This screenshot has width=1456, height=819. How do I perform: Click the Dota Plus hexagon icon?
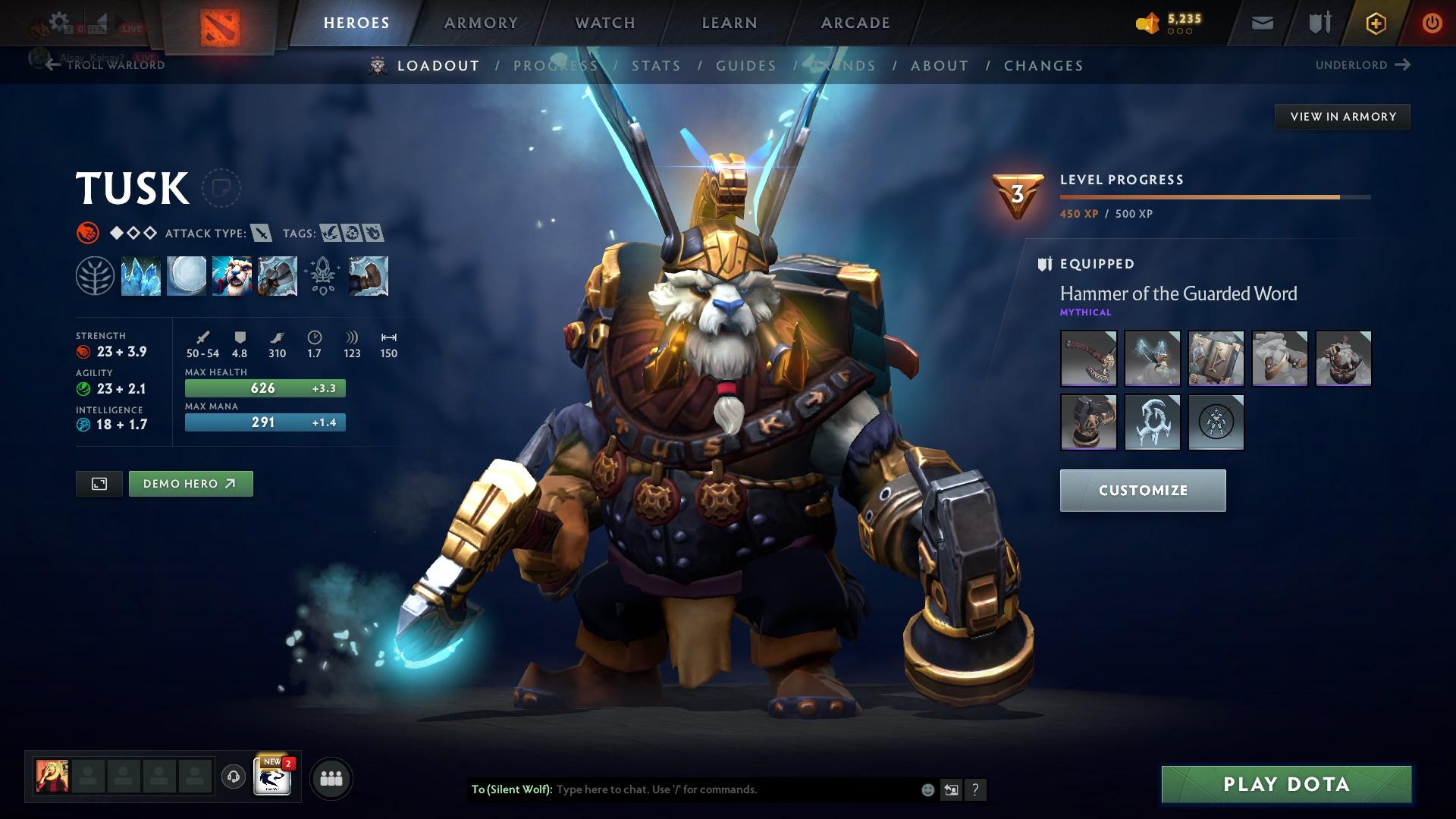[1375, 23]
